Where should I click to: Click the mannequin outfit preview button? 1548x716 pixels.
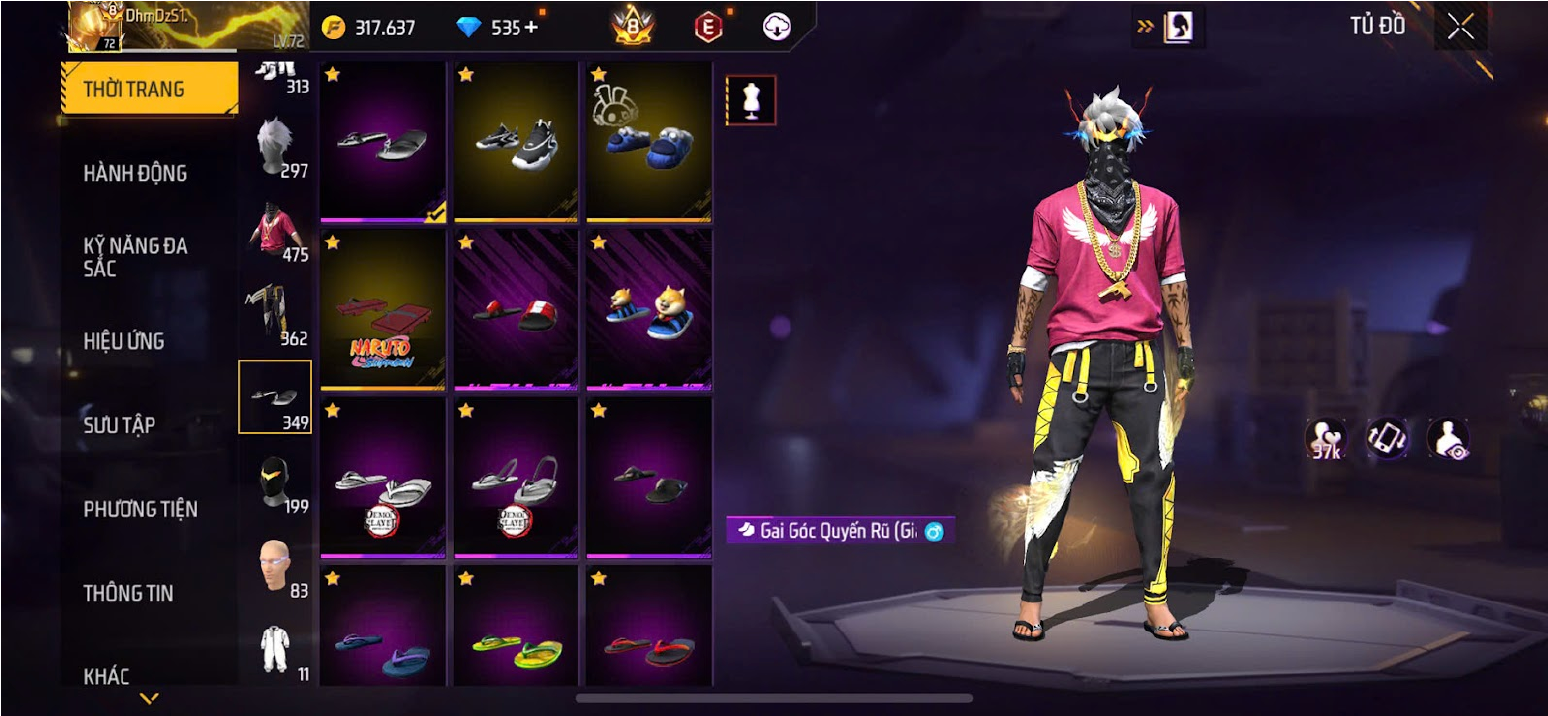(x=750, y=100)
